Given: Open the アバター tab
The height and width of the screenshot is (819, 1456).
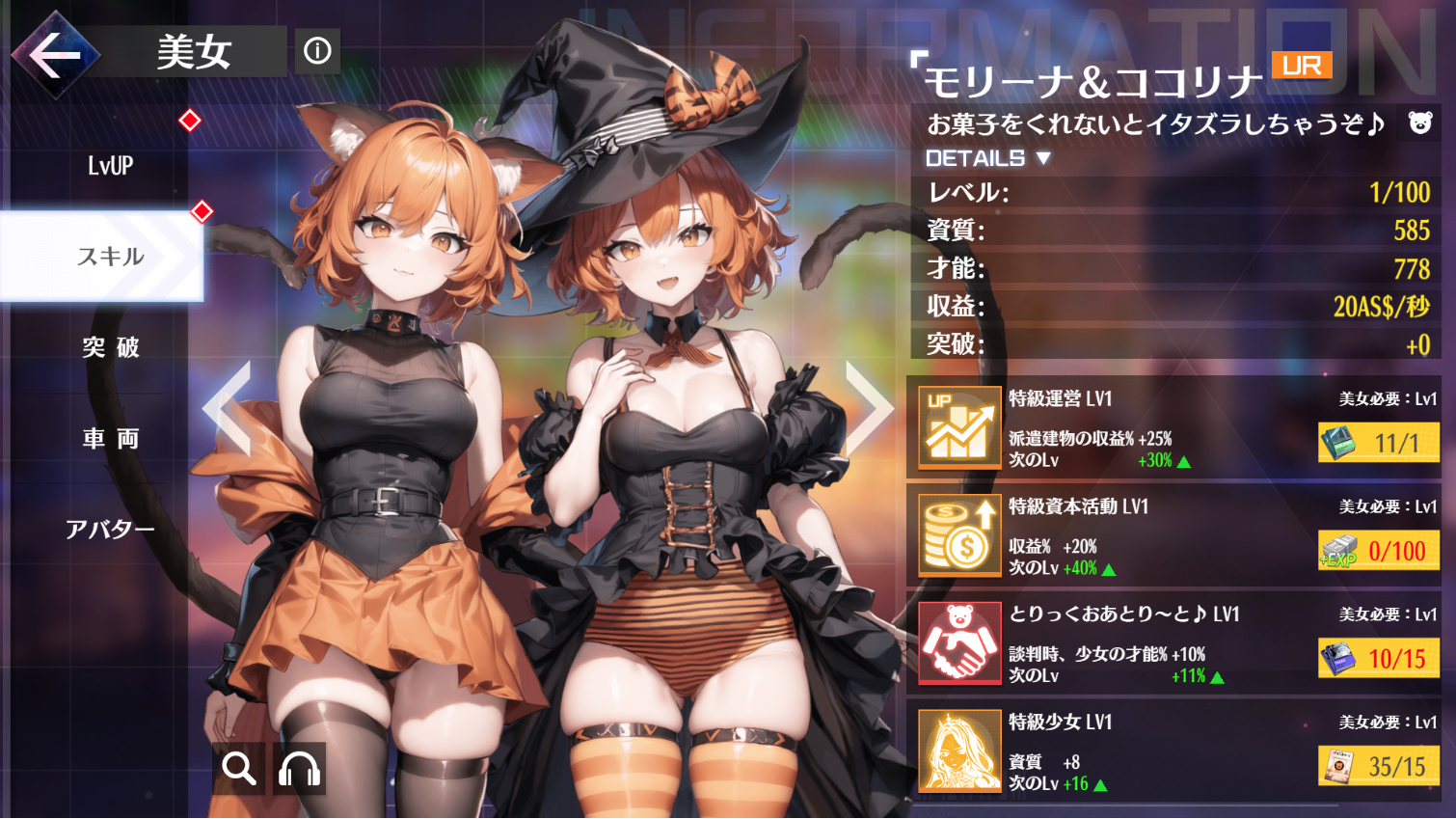Looking at the screenshot, I should tap(109, 528).
